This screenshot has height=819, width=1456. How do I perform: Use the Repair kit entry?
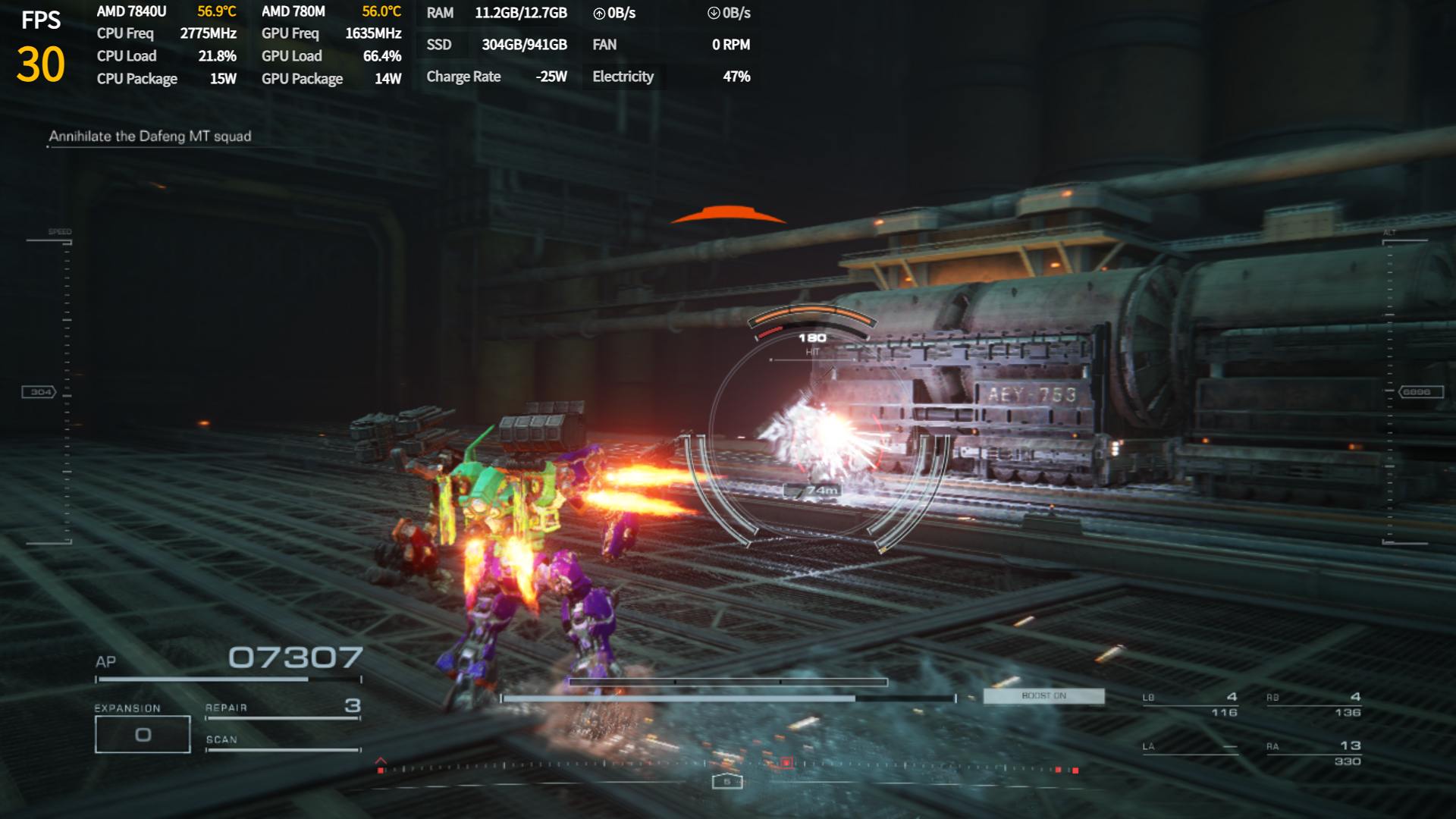pyautogui.click(x=282, y=708)
